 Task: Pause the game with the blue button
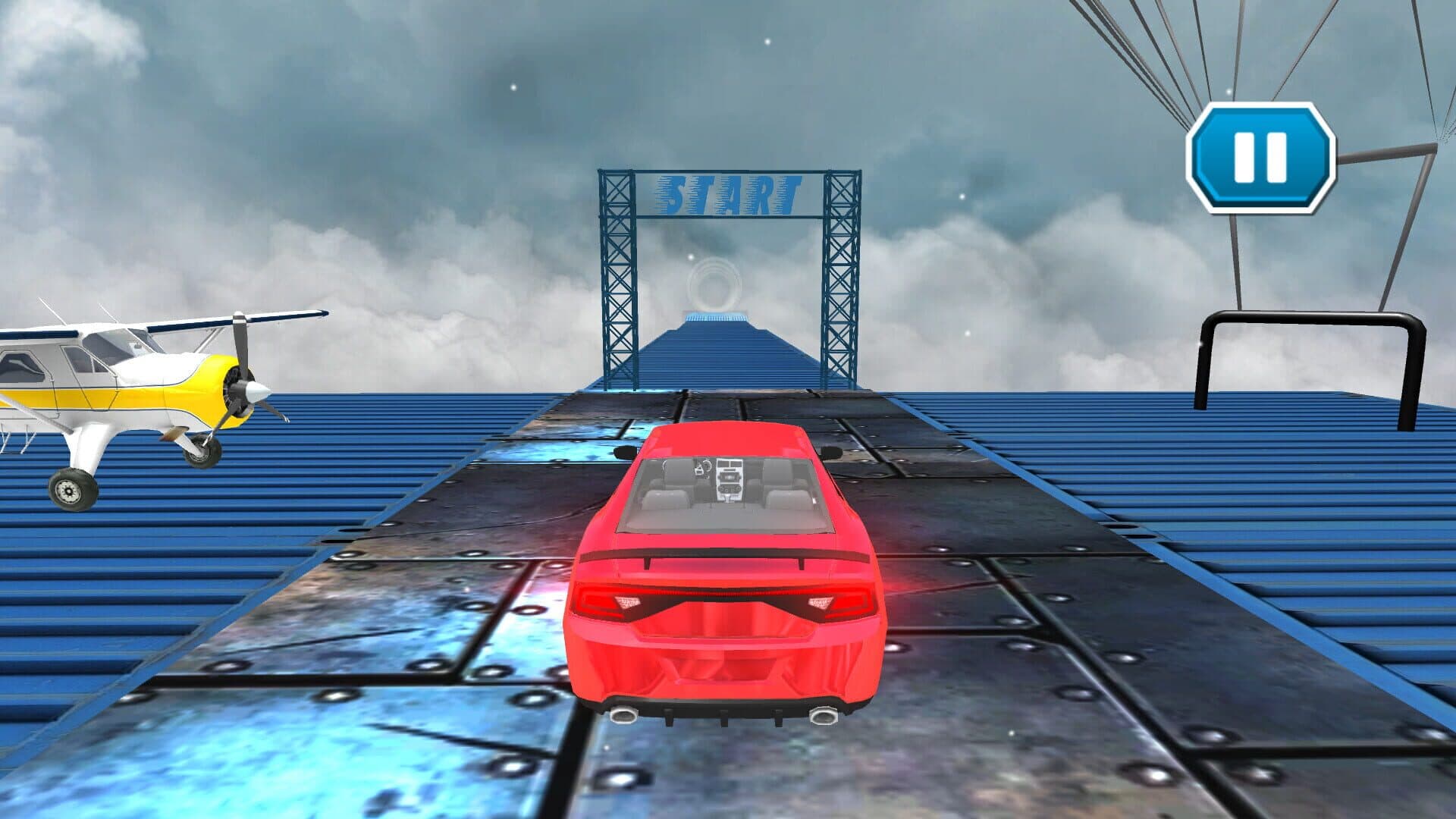pos(1260,158)
